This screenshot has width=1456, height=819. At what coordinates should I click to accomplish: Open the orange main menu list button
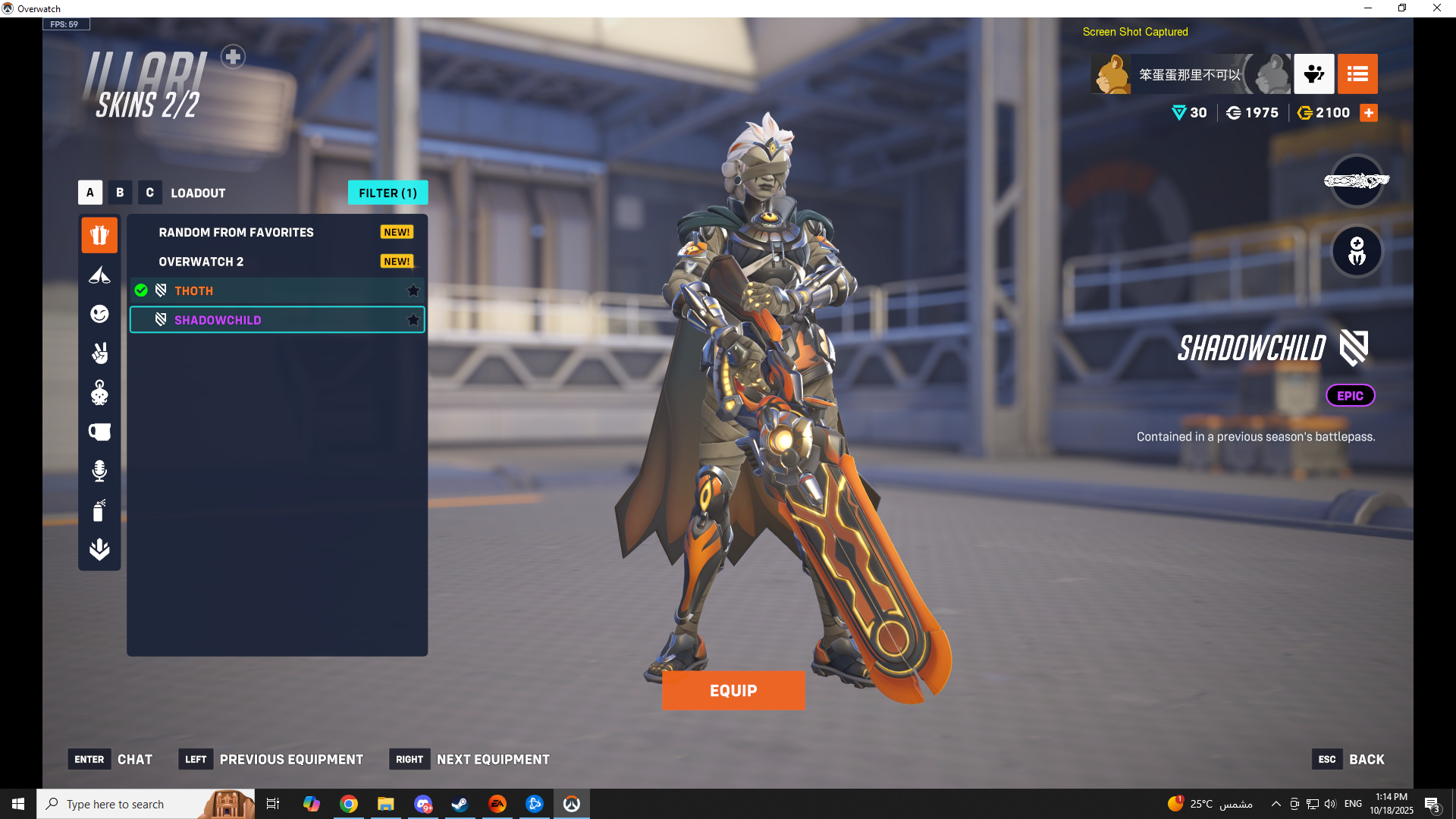1357,74
